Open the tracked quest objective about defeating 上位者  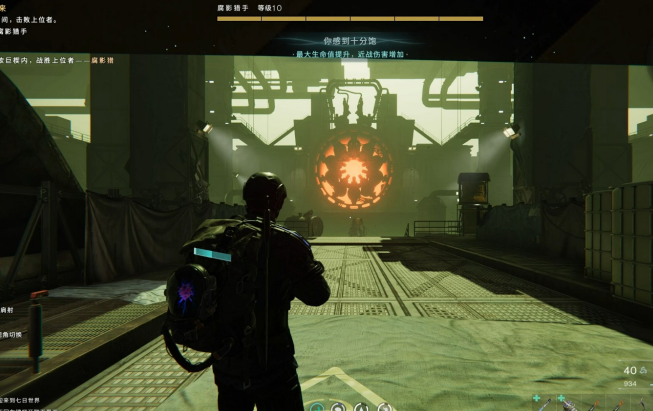coord(30,19)
